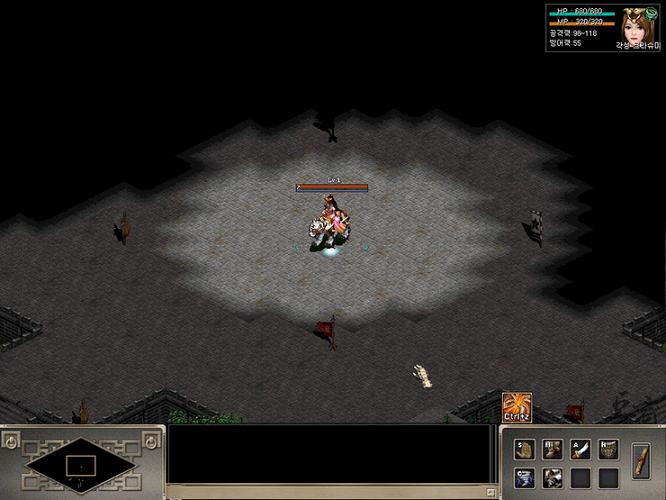Activate the grey swirl skill icon
The image size is (666, 500).
(553, 478)
